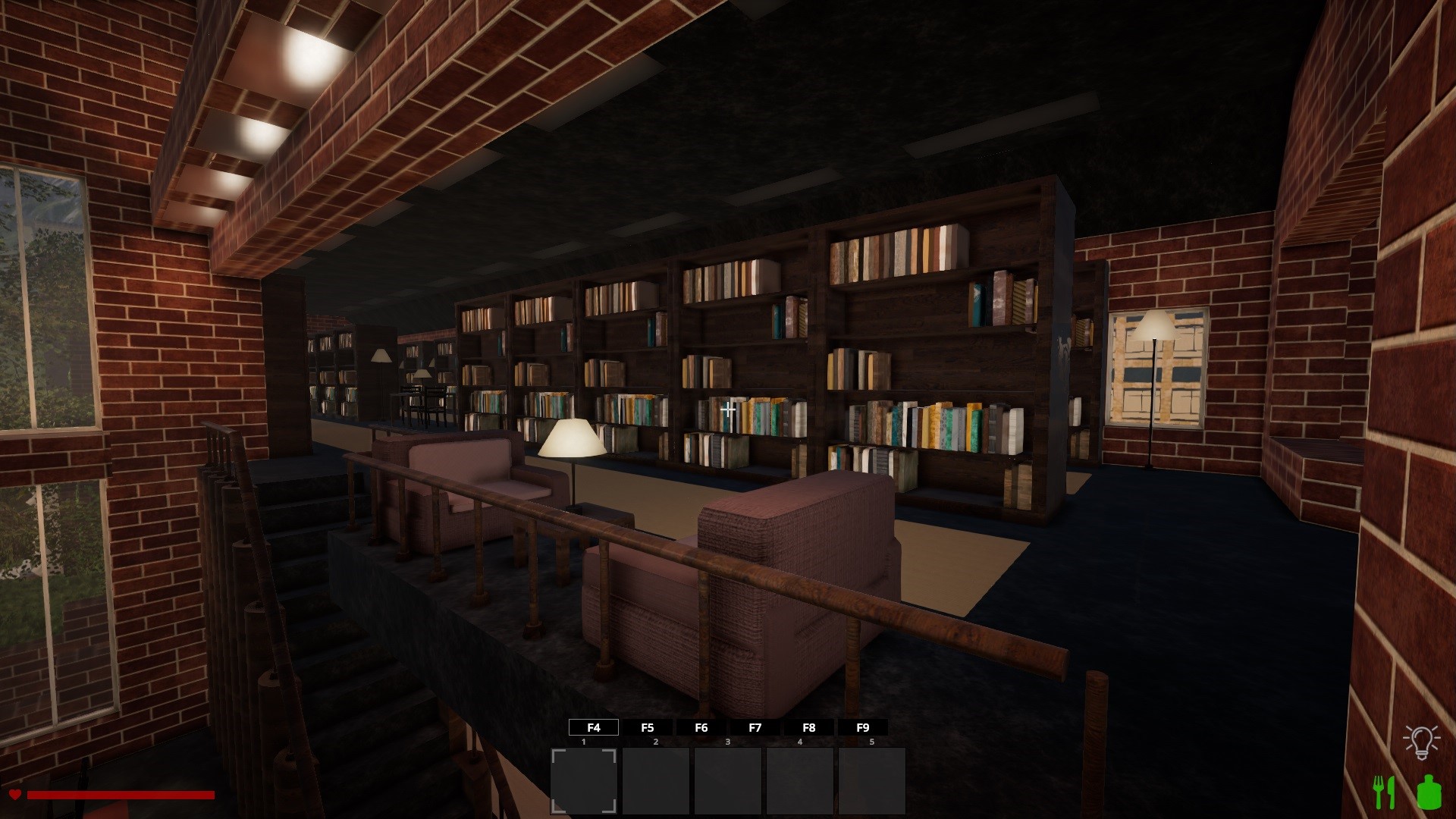Toggle the lightbulb icon
The height and width of the screenshot is (819, 1456).
coord(1421,742)
